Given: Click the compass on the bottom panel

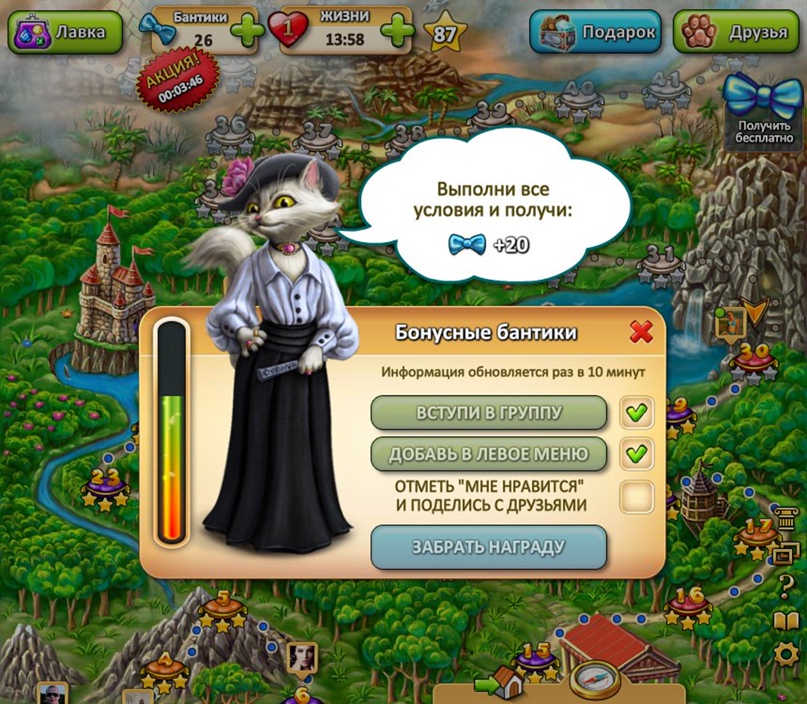Looking at the screenshot, I should click(595, 680).
